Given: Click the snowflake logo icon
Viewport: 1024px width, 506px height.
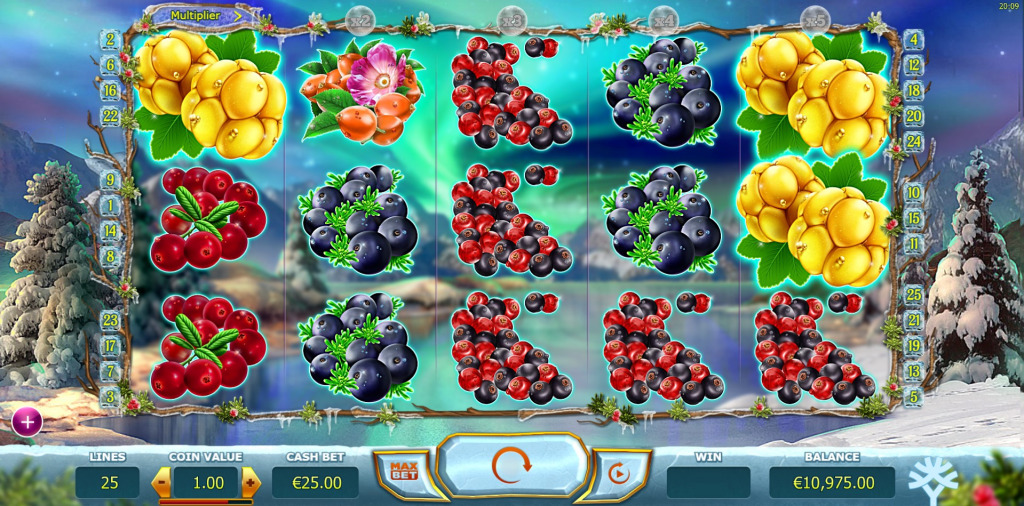Looking at the screenshot, I should point(931,479).
